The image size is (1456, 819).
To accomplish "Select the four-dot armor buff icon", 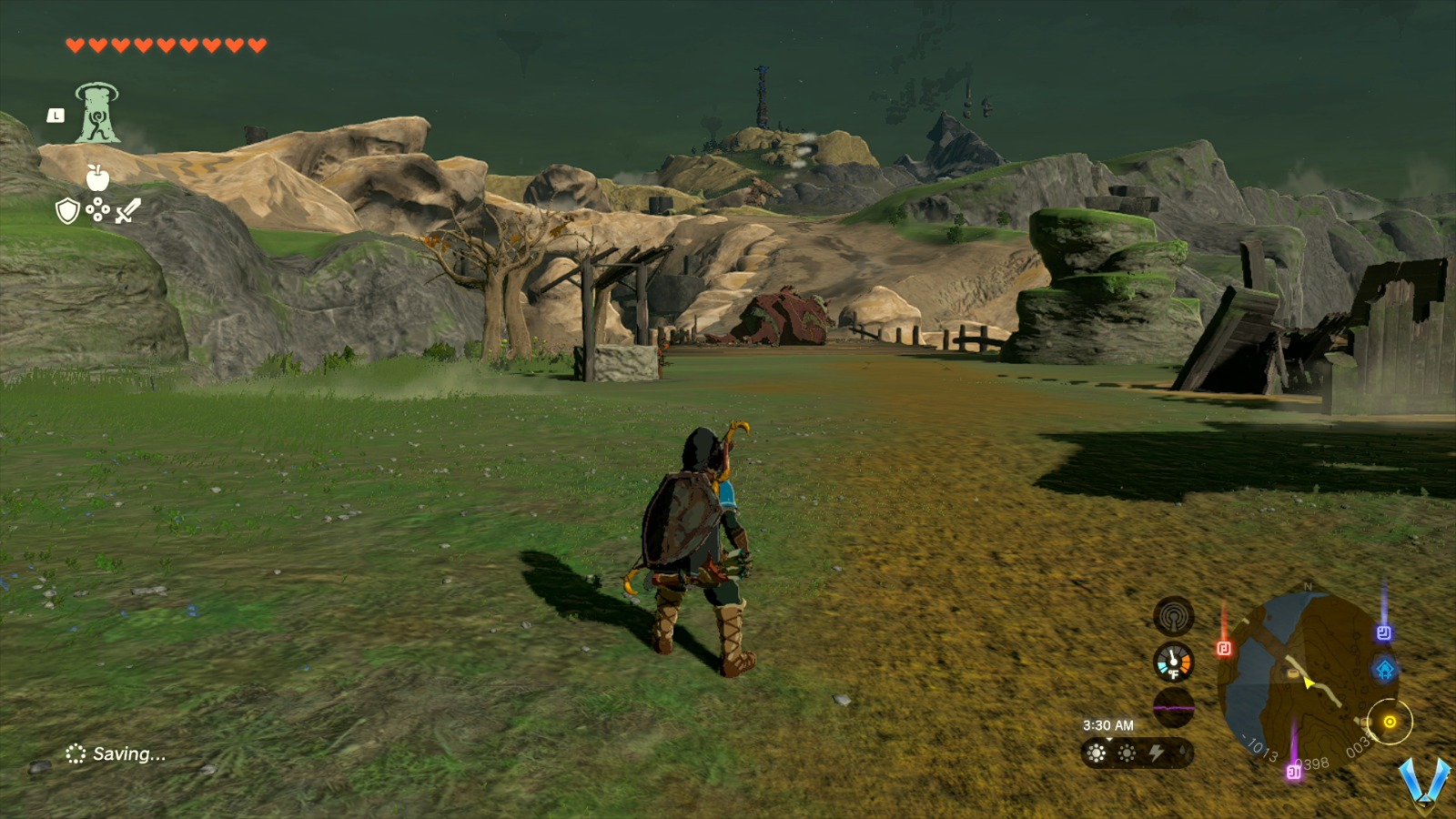I will (x=98, y=209).
